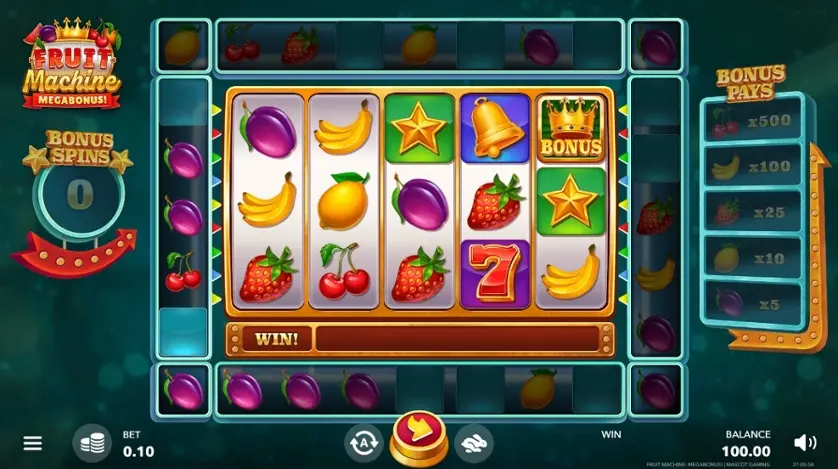Enable autoplay spins
Screen dimensions: 838x469
(364, 441)
